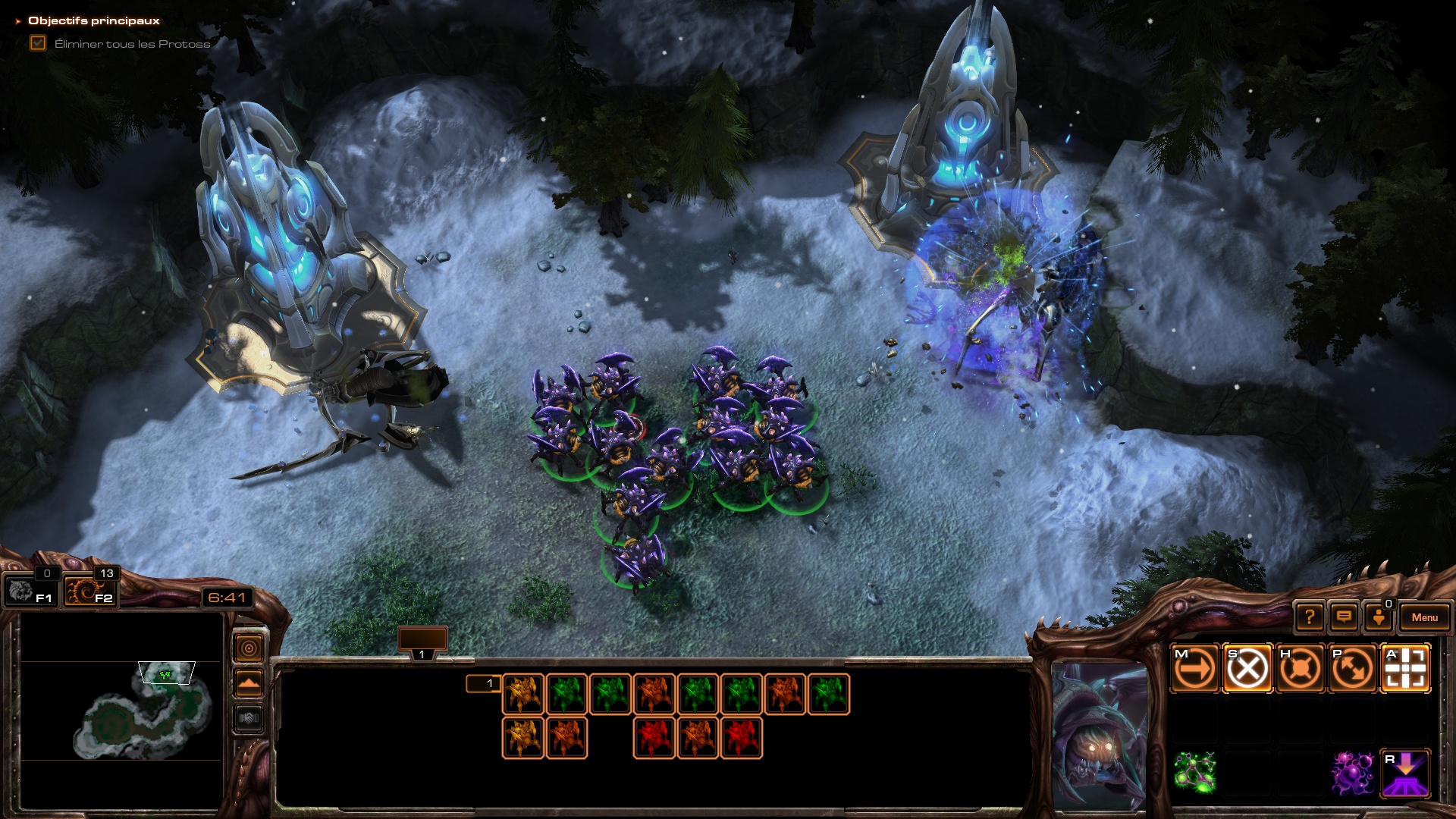Click the idle workers button
This screenshot has width=1456, height=819.
point(30,591)
